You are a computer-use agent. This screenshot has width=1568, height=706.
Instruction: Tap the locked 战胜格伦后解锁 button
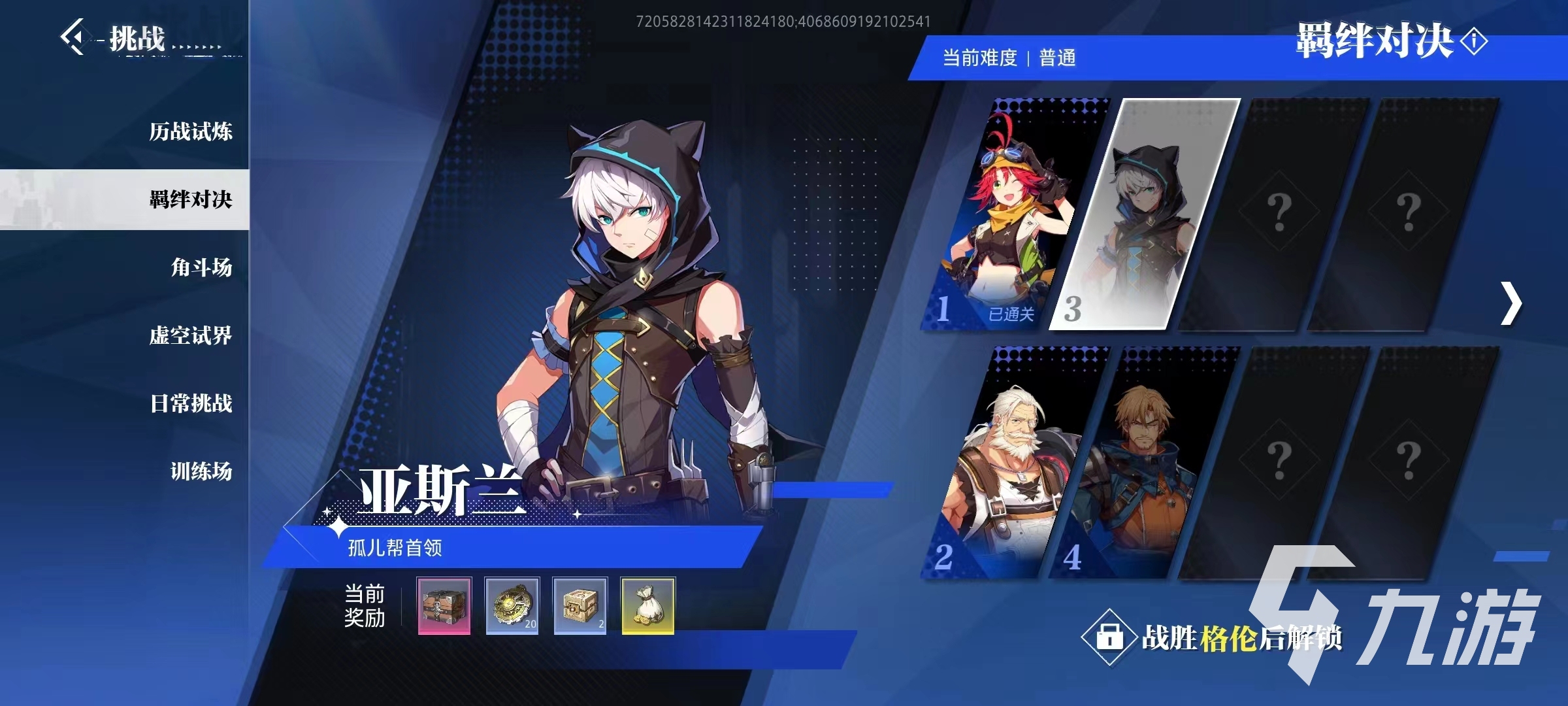1212,637
